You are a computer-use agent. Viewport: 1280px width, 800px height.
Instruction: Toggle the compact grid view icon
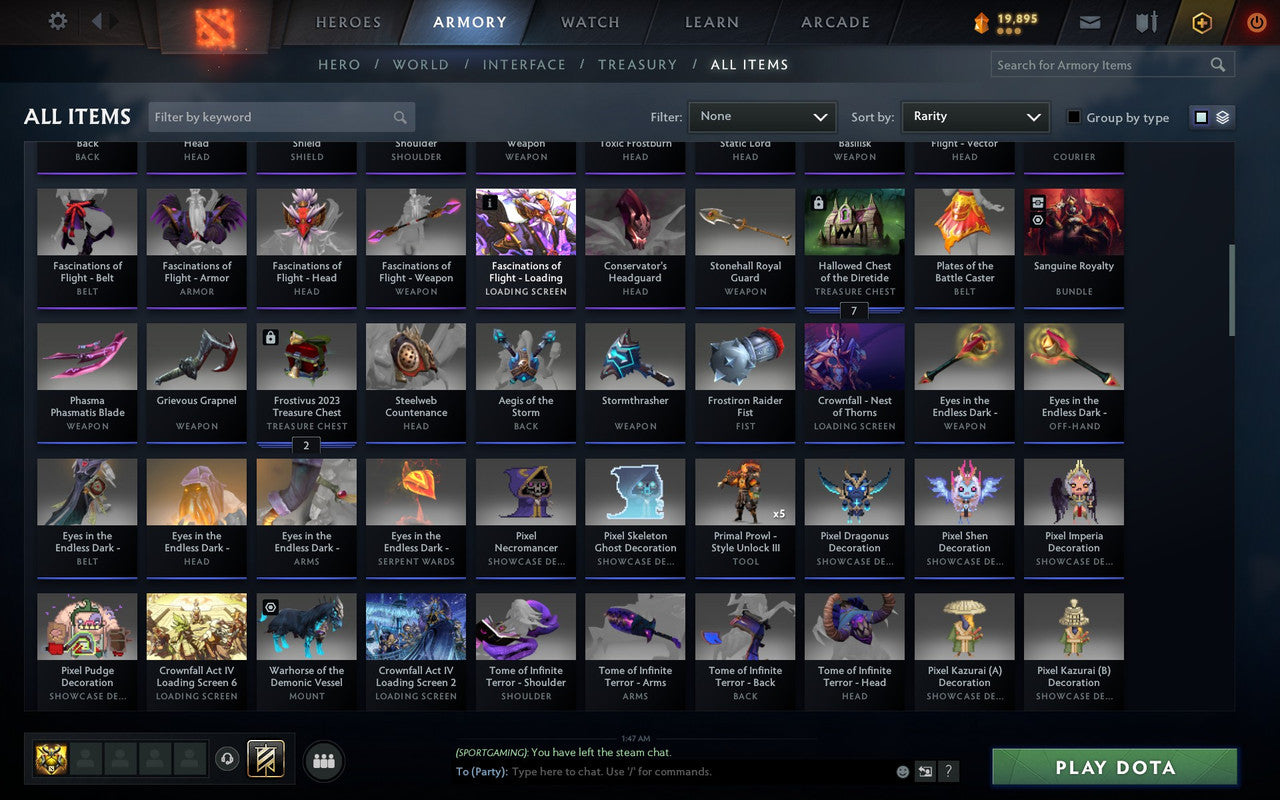coord(1203,116)
